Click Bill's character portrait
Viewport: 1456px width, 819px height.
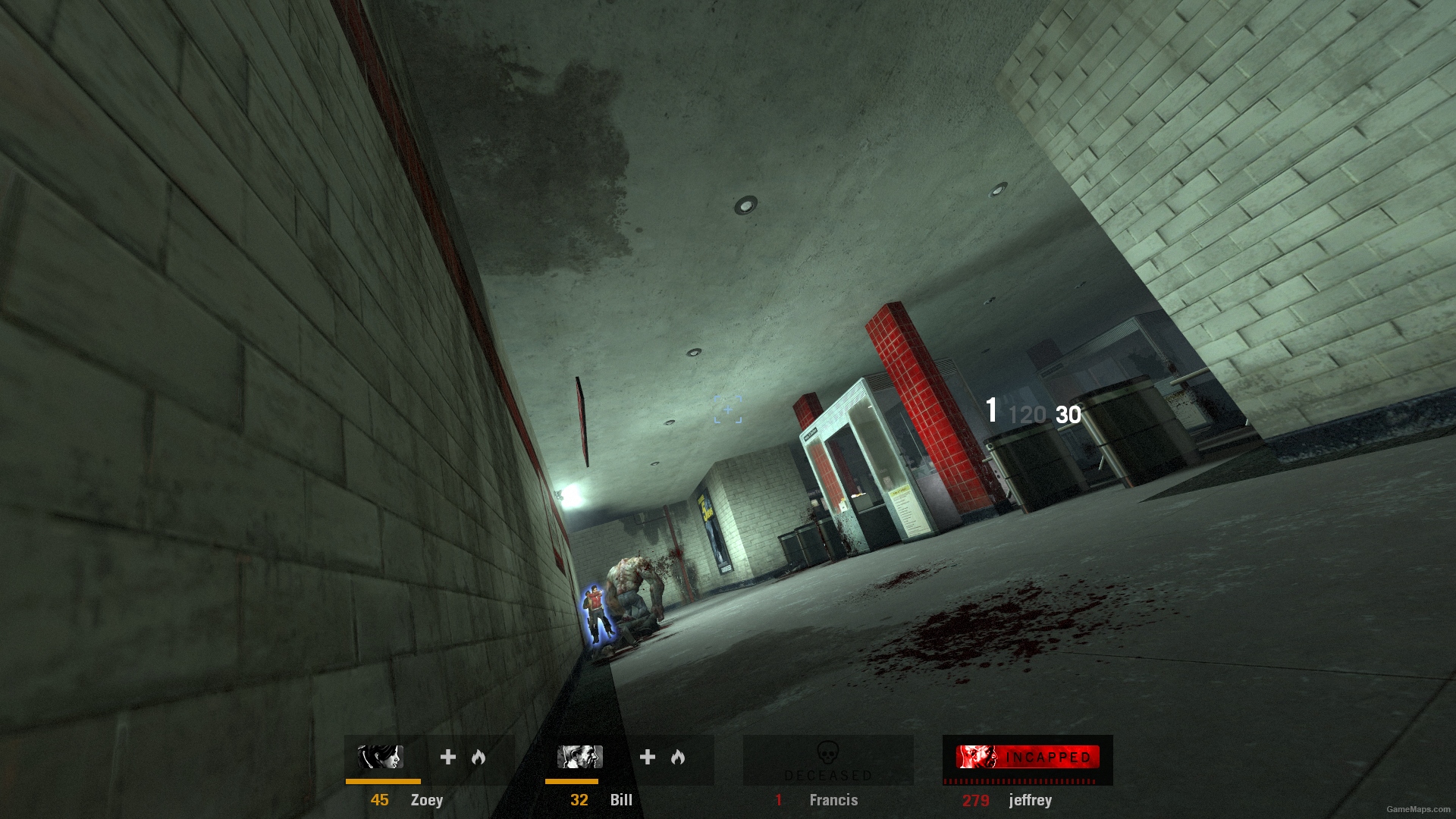(579, 756)
